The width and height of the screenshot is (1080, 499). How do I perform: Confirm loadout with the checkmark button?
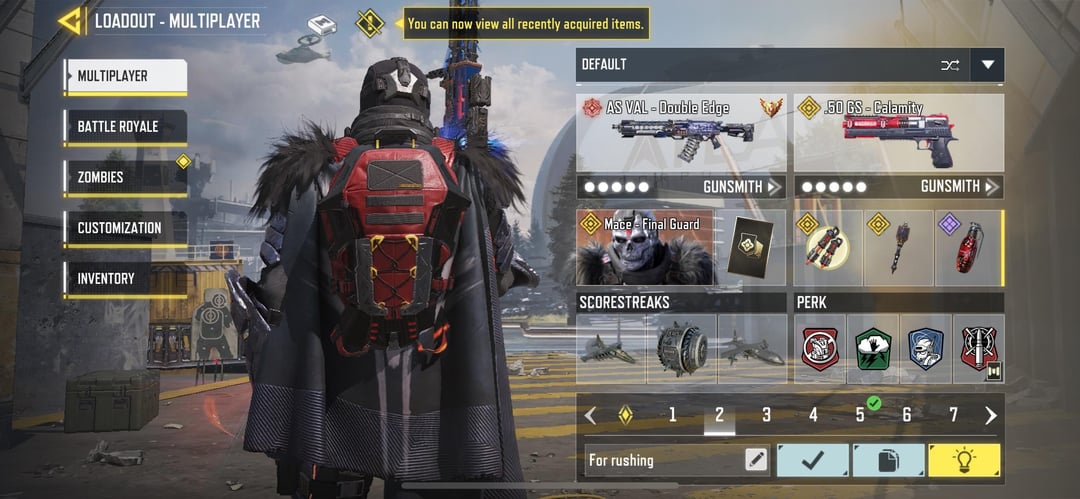click(x=812, y=460)
